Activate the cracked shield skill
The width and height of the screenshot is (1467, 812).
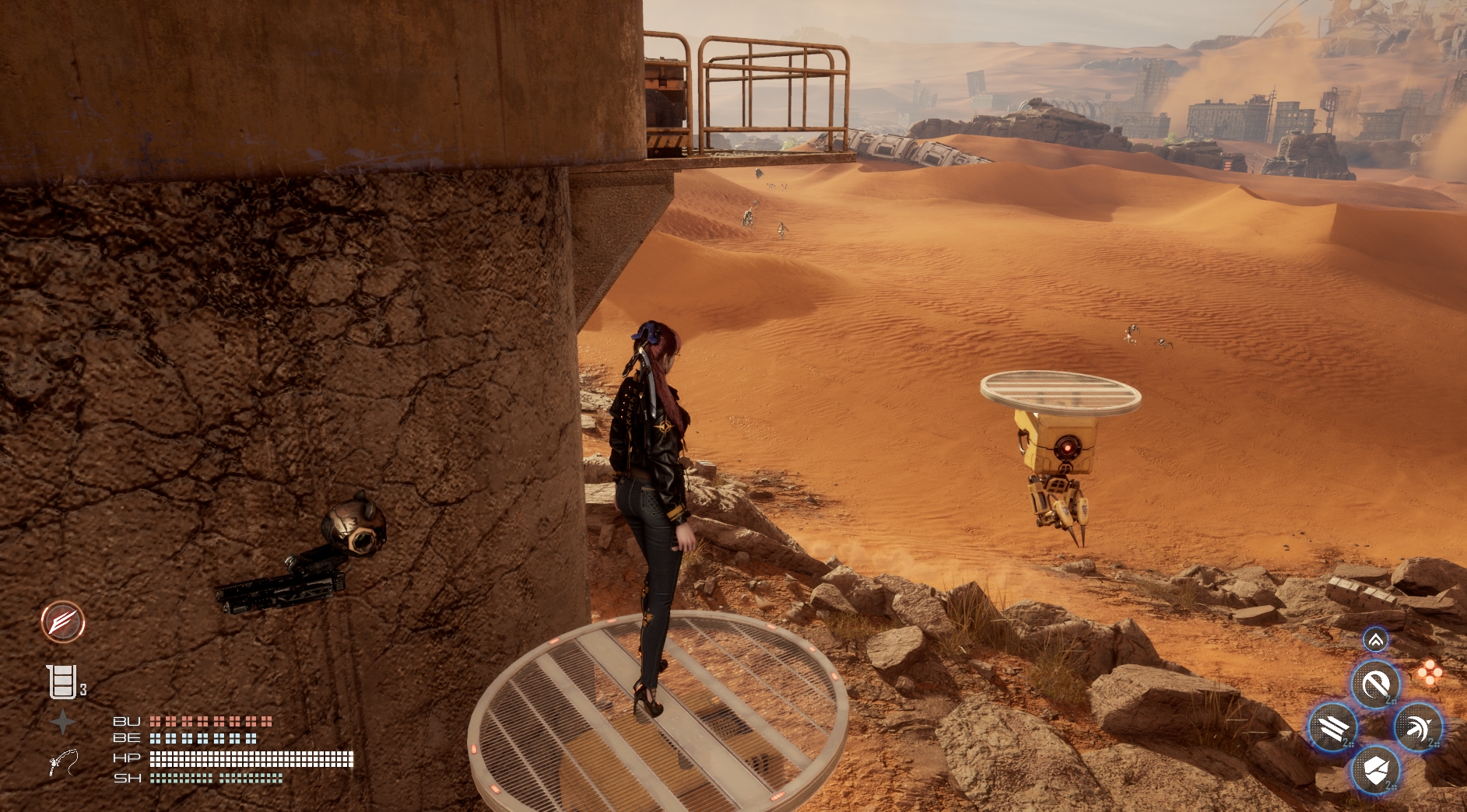tap(1375, 770)
